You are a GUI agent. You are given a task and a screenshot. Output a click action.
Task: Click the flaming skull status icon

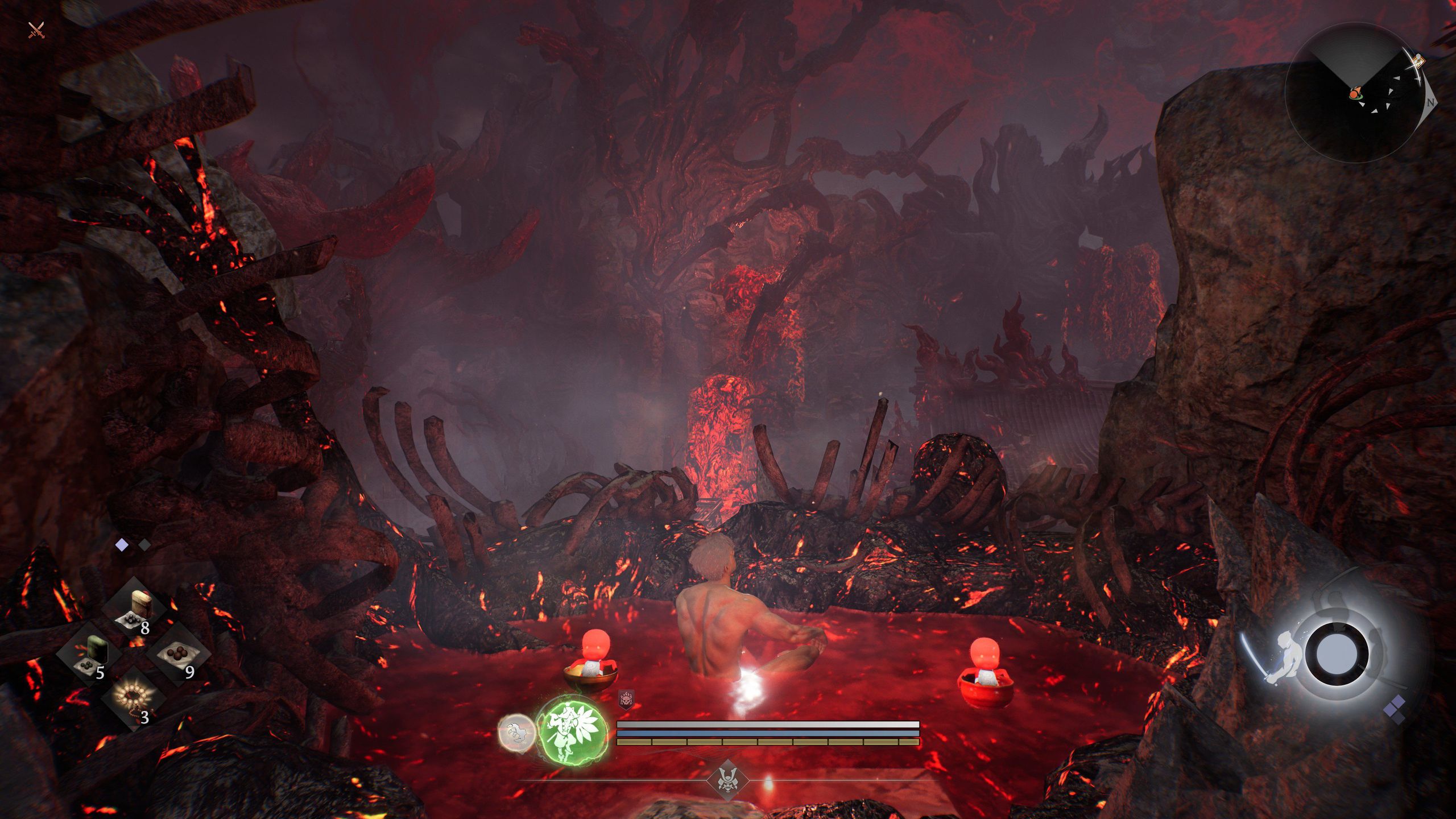(626, 699)
